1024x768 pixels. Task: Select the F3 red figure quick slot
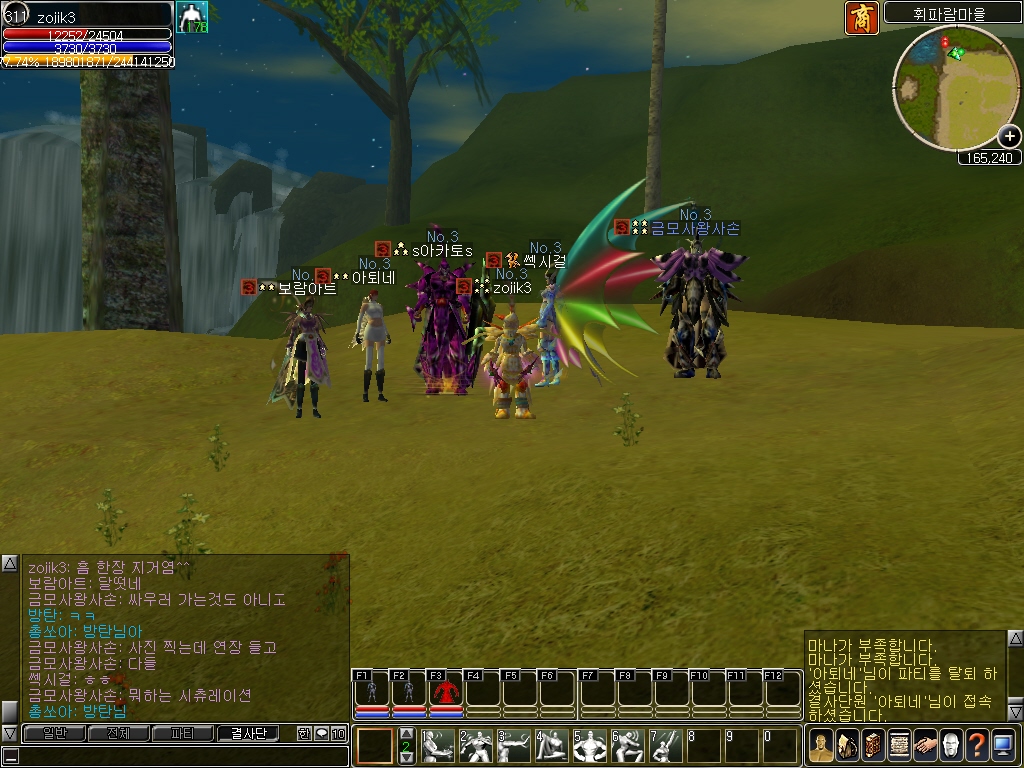tap(445, 692)
